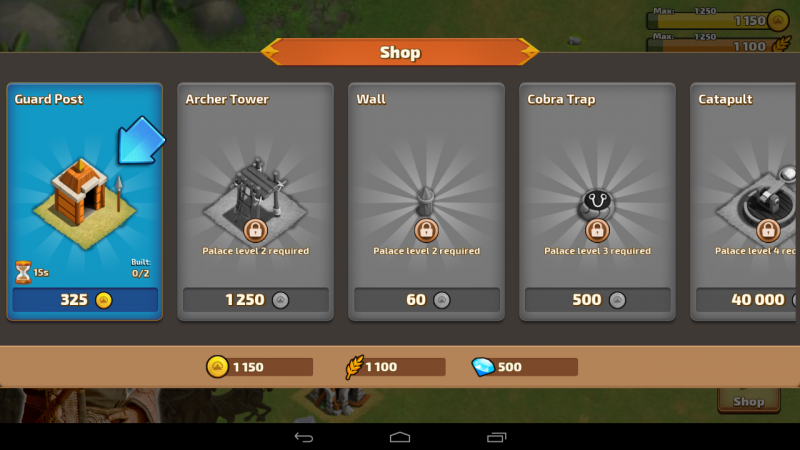Pick the locked Cobra Trap card
Viewport: 800px width, 450px height.
[x=597, y=190]
